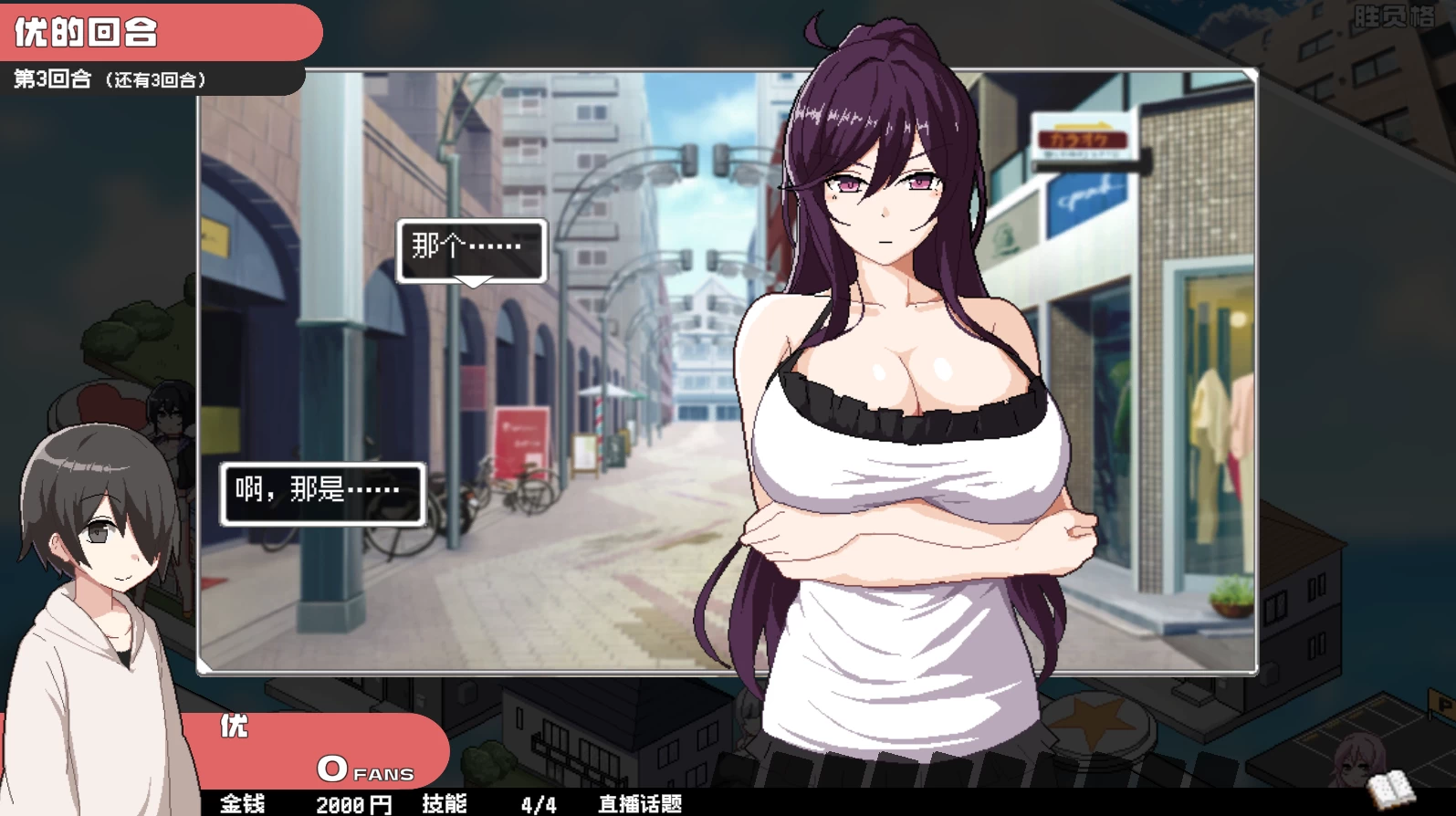Click the 优的回合 turn banner

pos(87,30)
